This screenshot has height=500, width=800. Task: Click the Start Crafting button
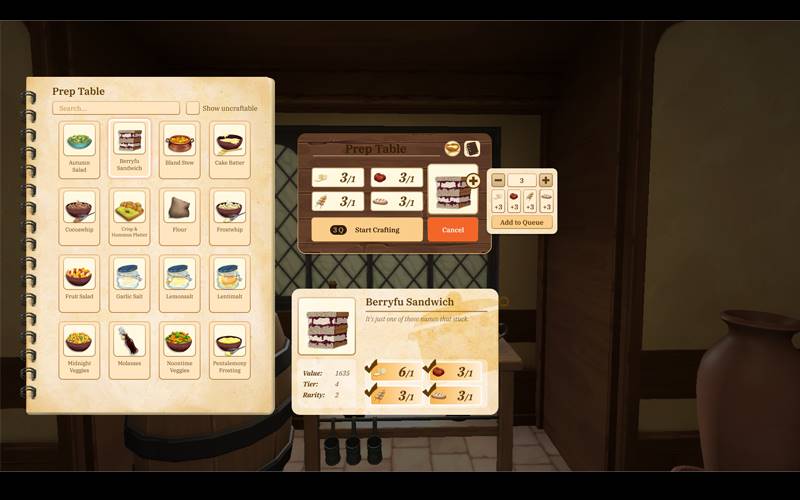(366, 230)
